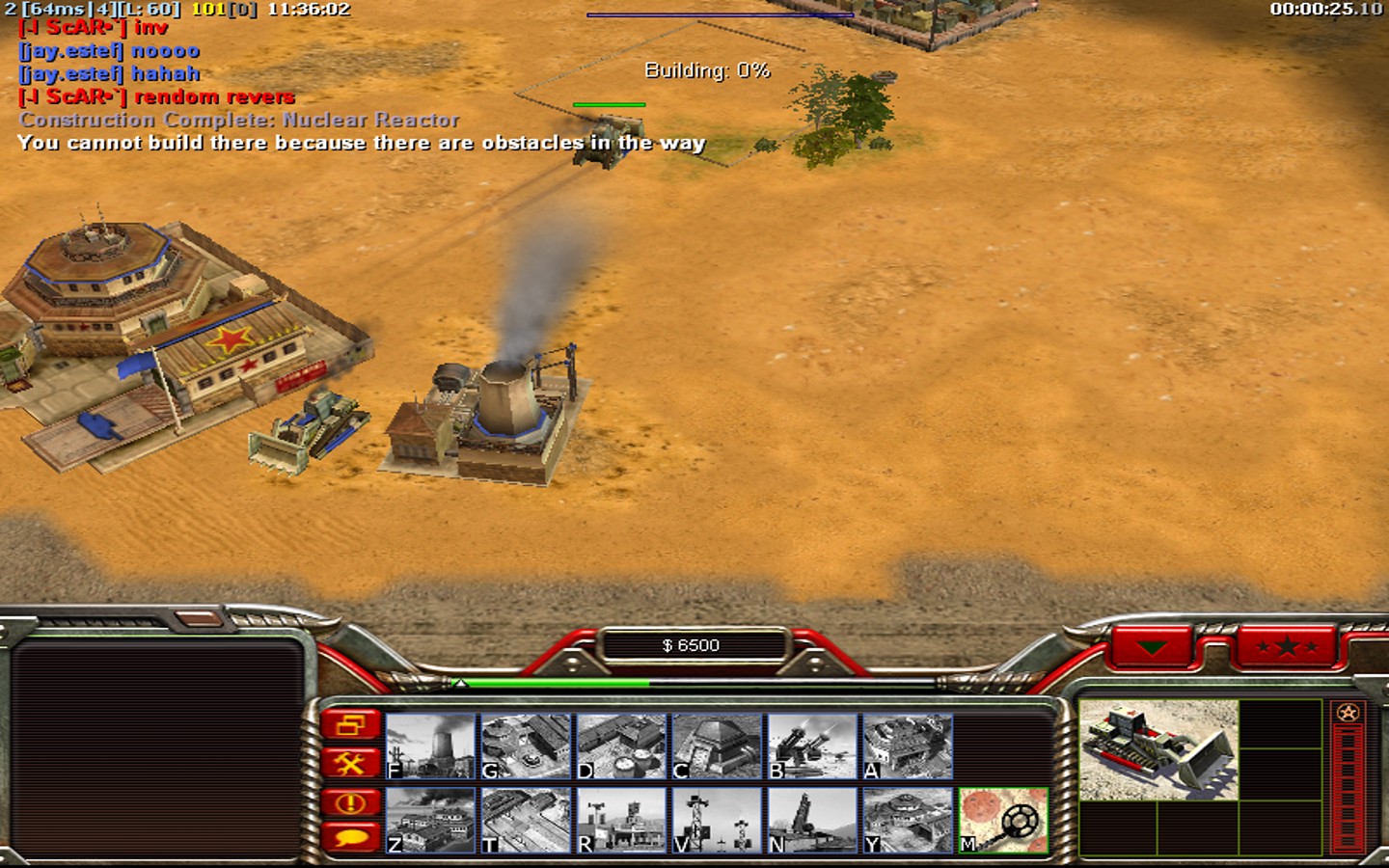Open the chat speech bubble button
This screenshot has width=1389, height=868.
pyautogui.click(x=350, y=836)
